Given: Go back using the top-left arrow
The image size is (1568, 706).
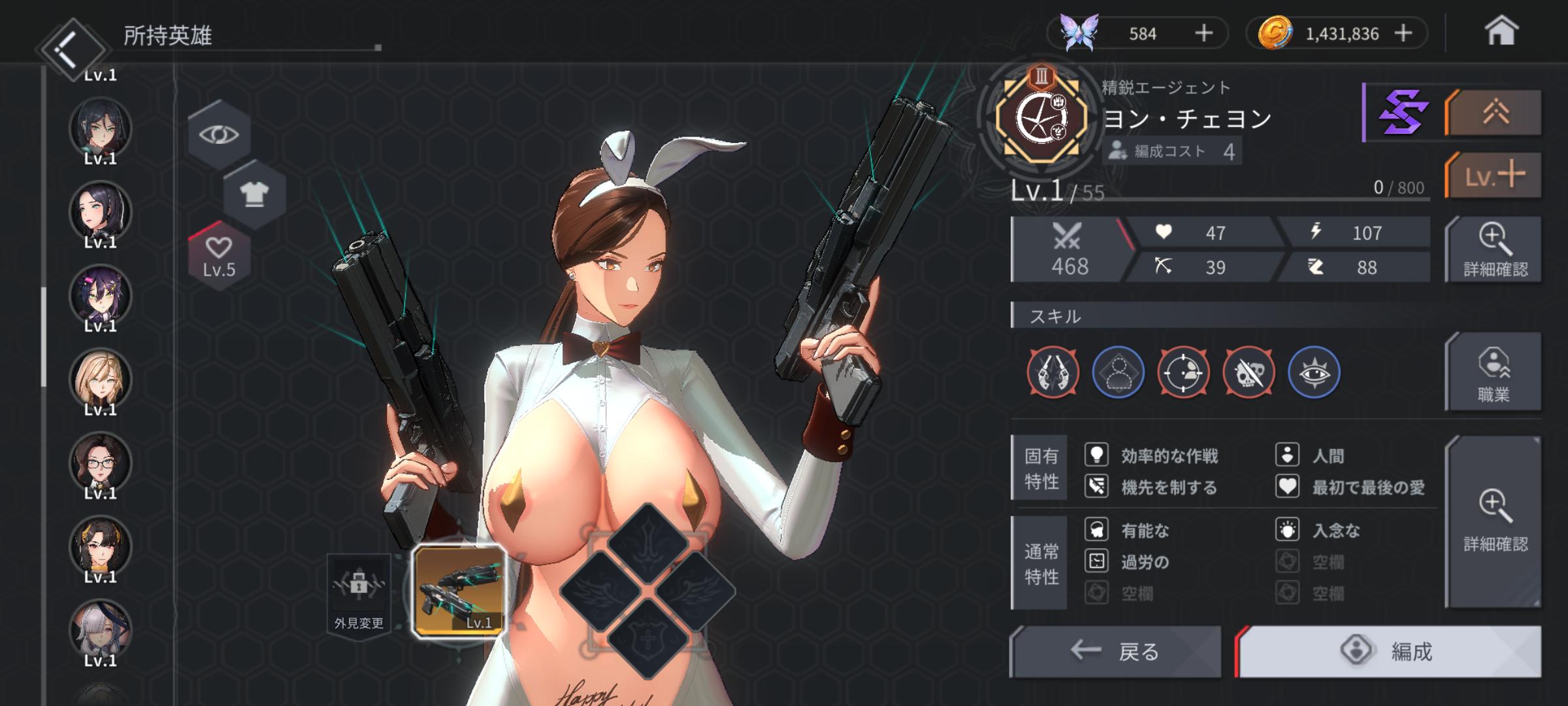Looking at the screenshot, I should pos(70,47).
